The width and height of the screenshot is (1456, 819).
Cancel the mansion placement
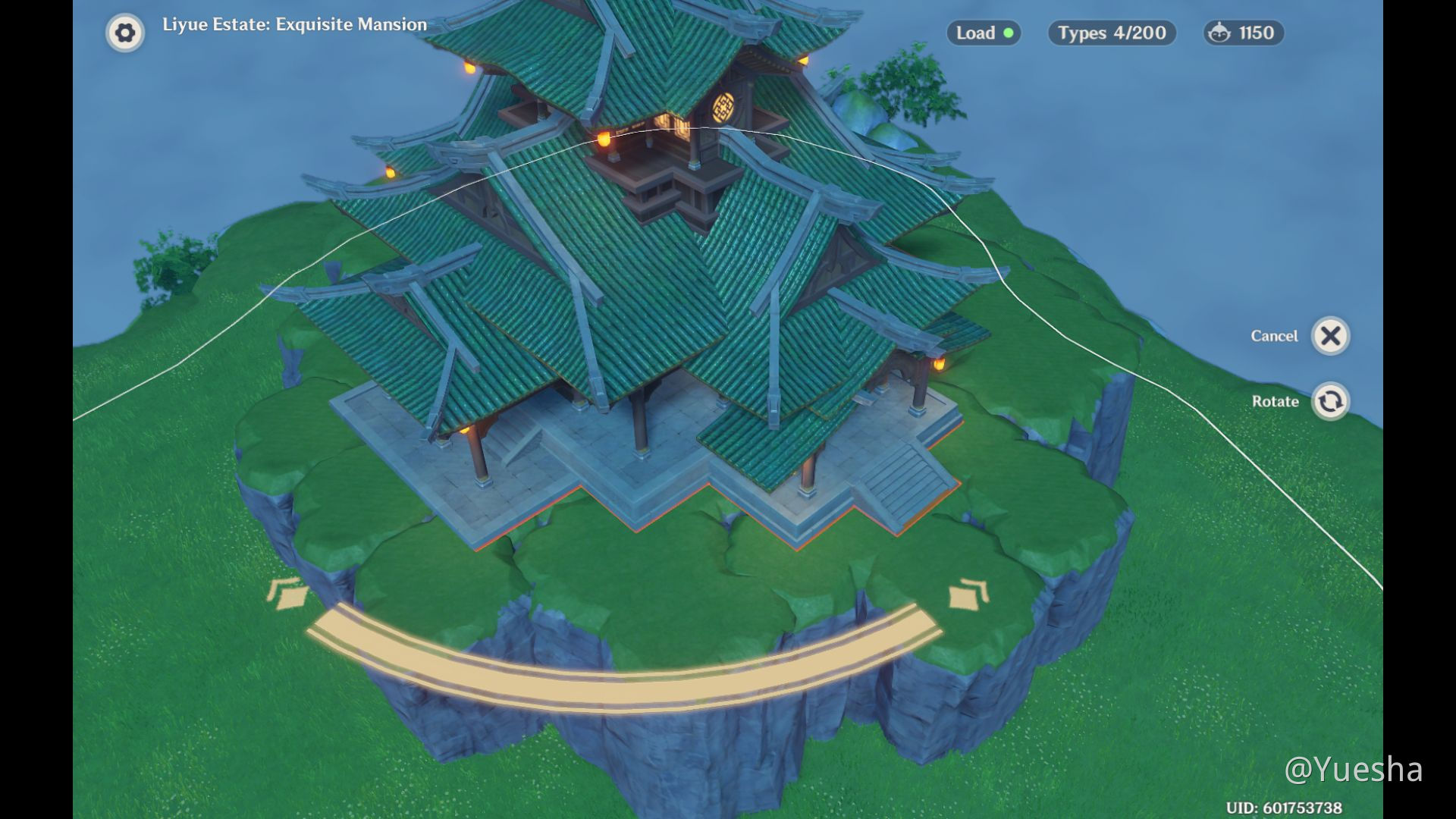(1330, 336)
